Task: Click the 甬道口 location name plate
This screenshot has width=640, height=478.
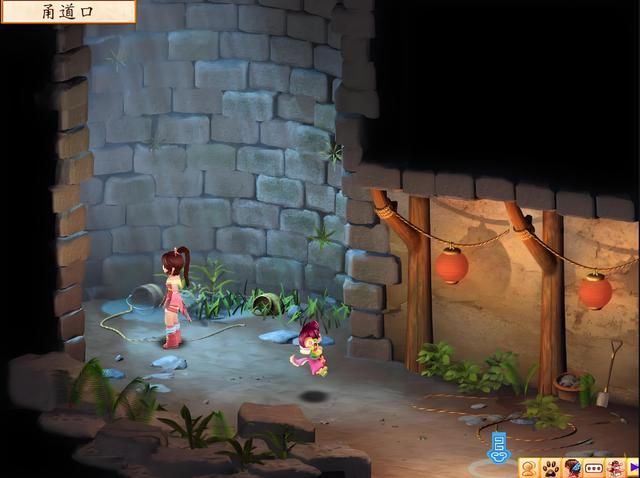Action: click(x=68, y=12)
